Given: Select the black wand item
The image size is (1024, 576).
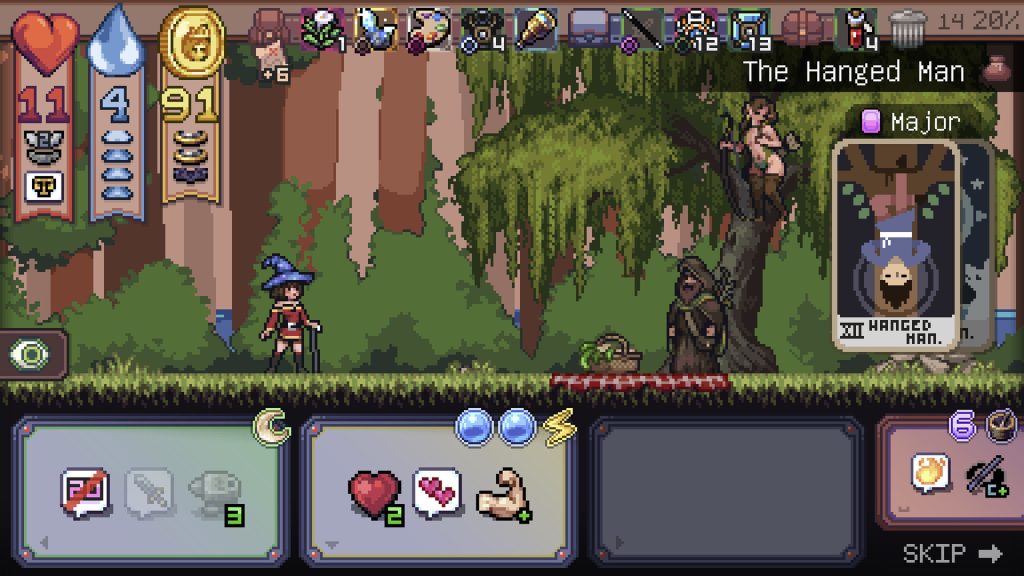Looking at the screenshot, I should (x=640, y=28).
